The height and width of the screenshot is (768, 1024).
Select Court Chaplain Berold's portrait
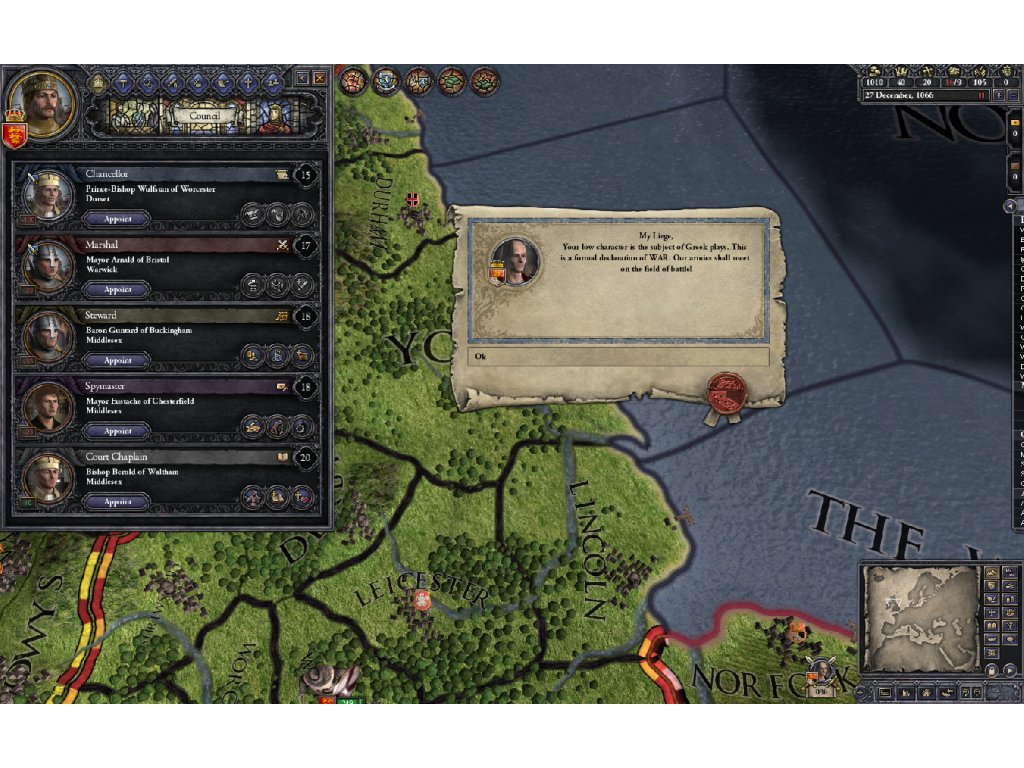click(x=47, y=479)
